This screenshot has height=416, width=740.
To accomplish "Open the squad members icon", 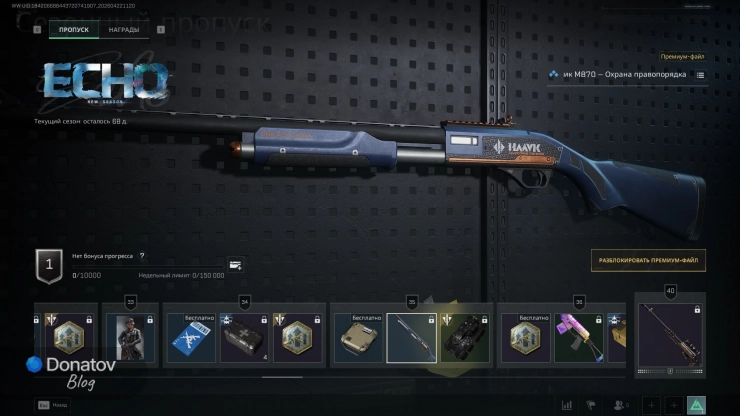I will point(620,405).
